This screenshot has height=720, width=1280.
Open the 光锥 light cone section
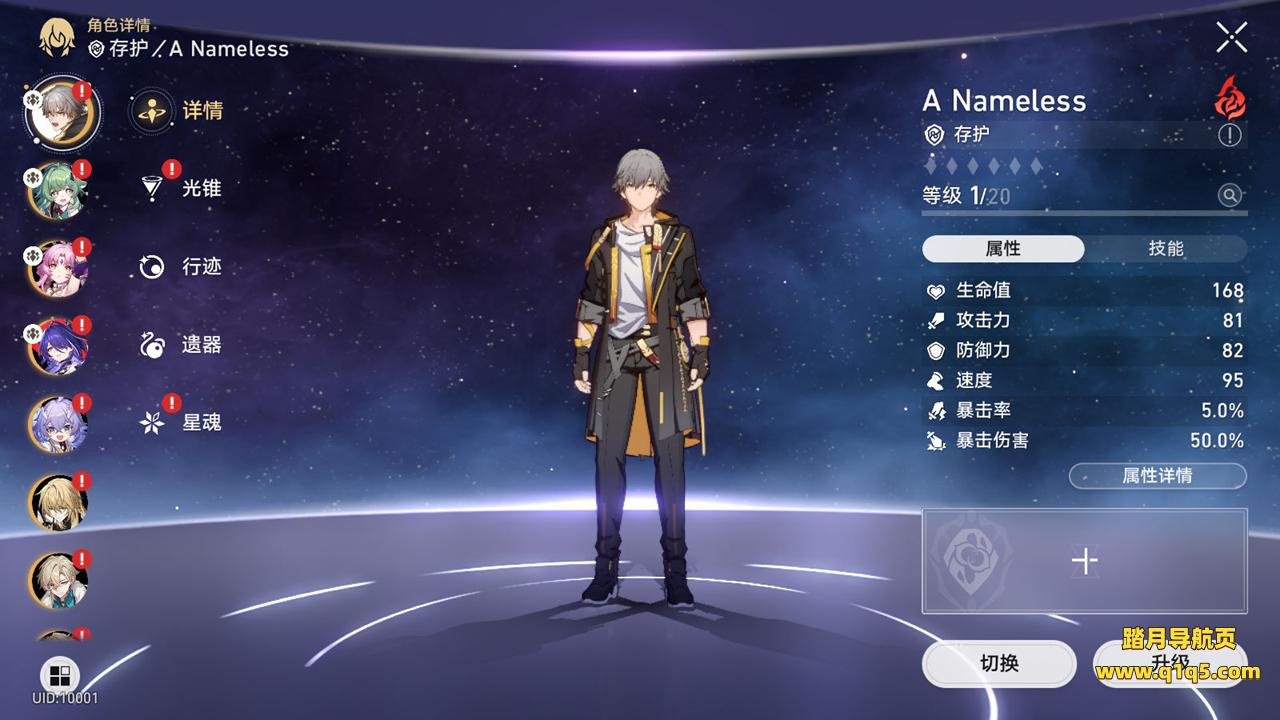(x=181, y=188)
